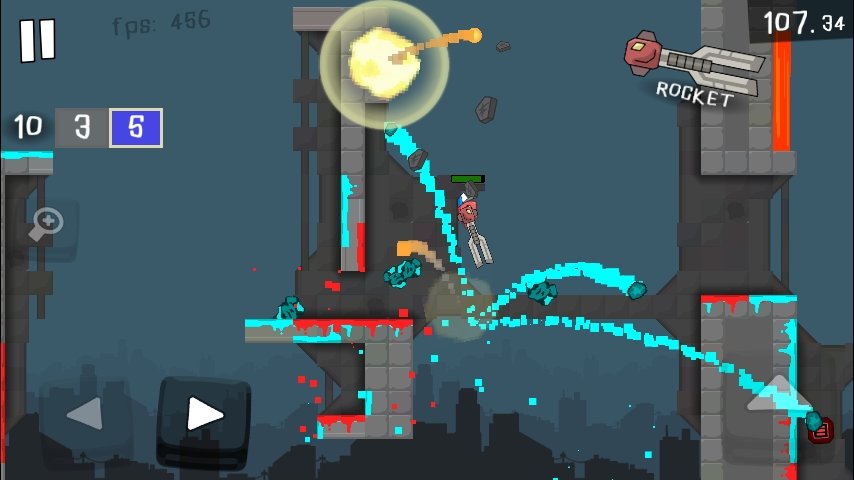
Task: Tap the move left arrow
Action: coord(86,414)
